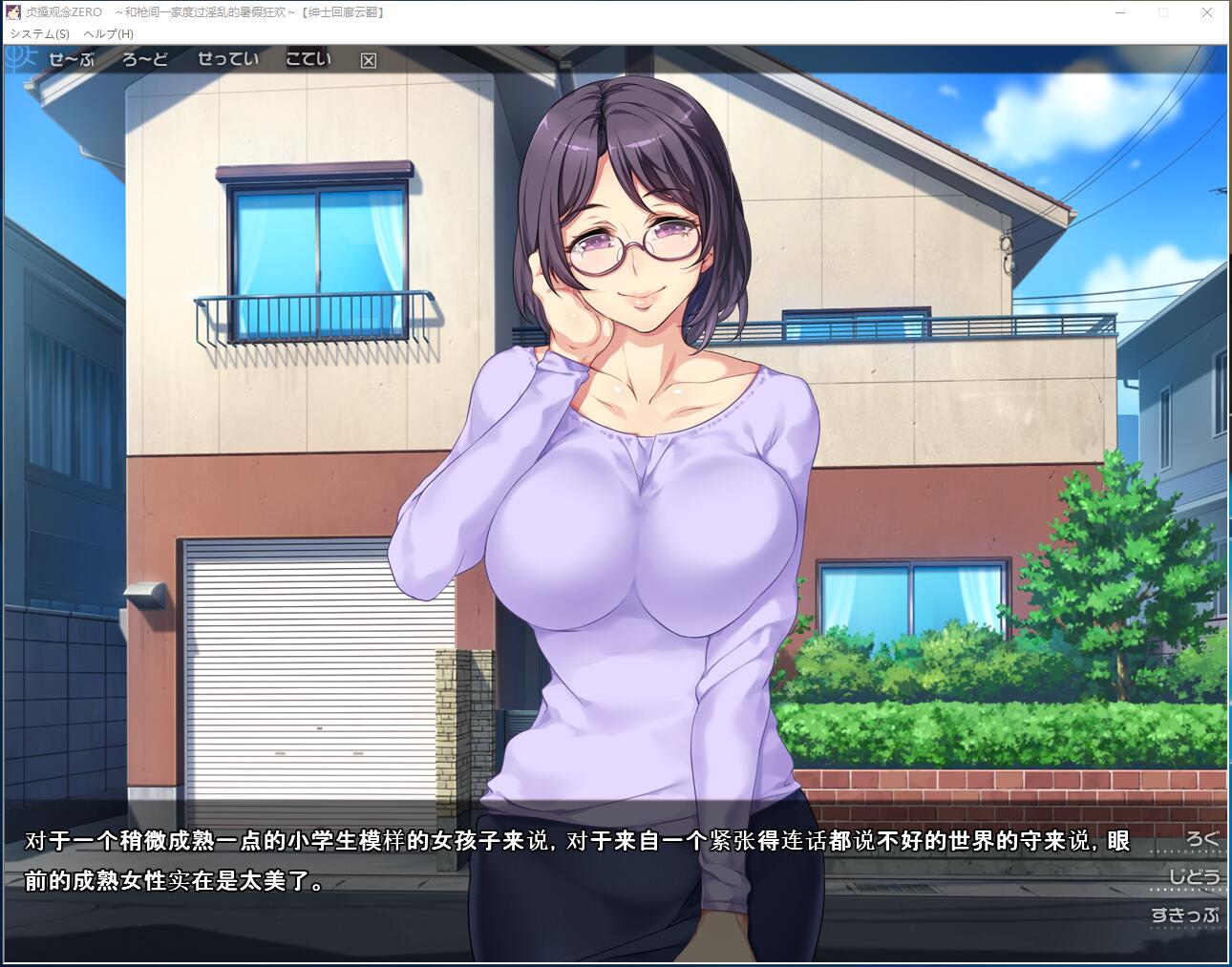Close the game window
The width and height of the screenshot is (1232, 967).
pyautogui.click(x=1206, y=12)
